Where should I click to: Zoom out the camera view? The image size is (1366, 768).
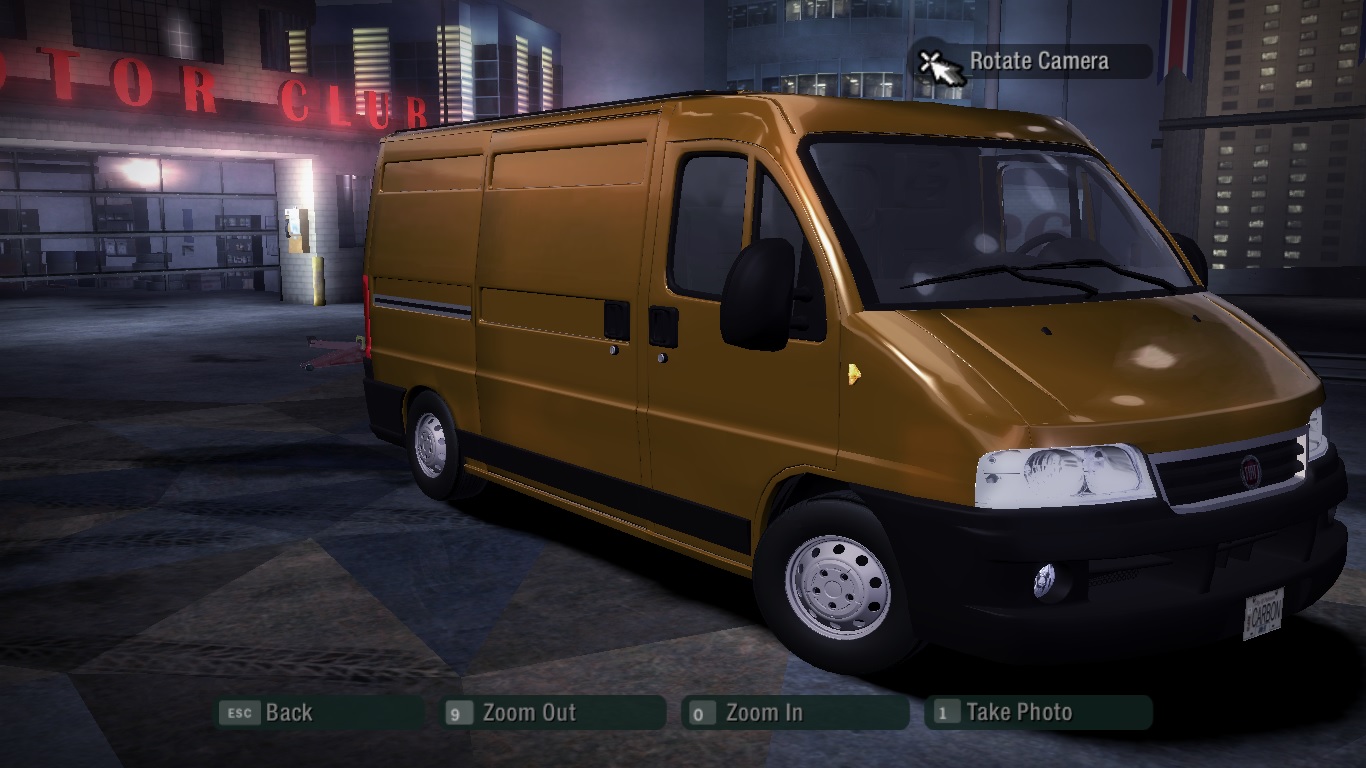553,713
